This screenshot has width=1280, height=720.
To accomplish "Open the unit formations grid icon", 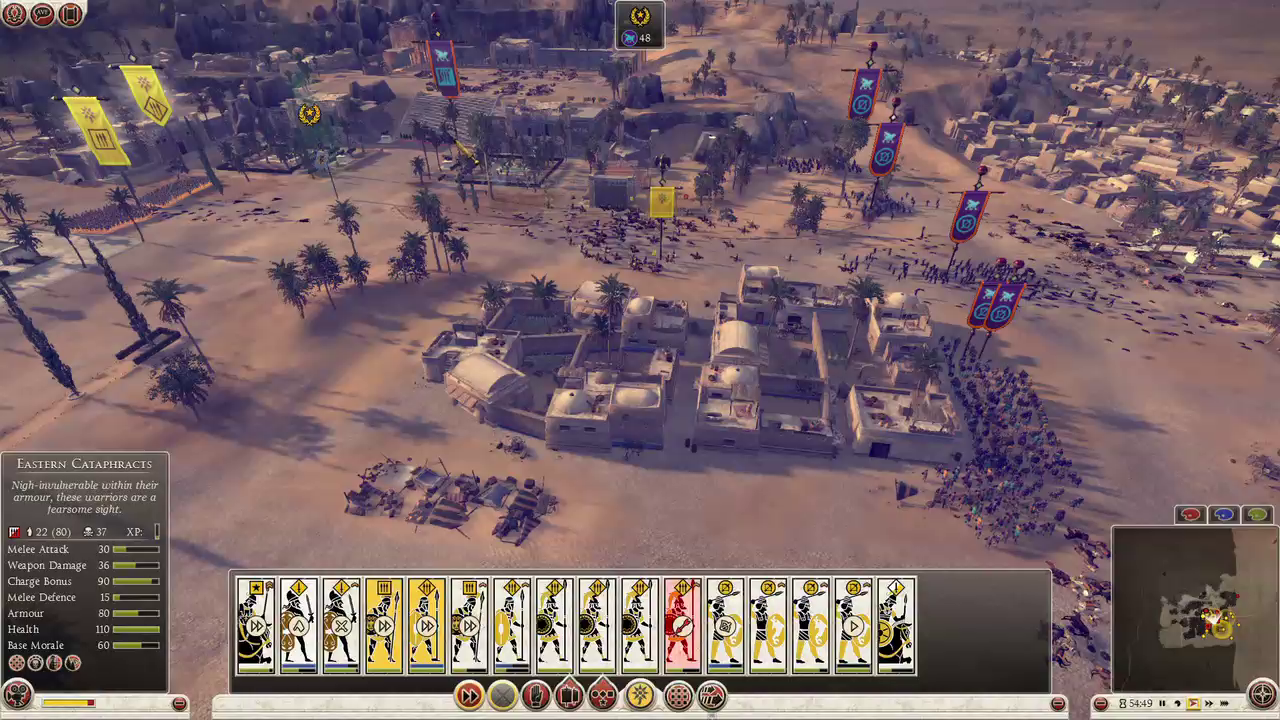I will tap(677, 696).
